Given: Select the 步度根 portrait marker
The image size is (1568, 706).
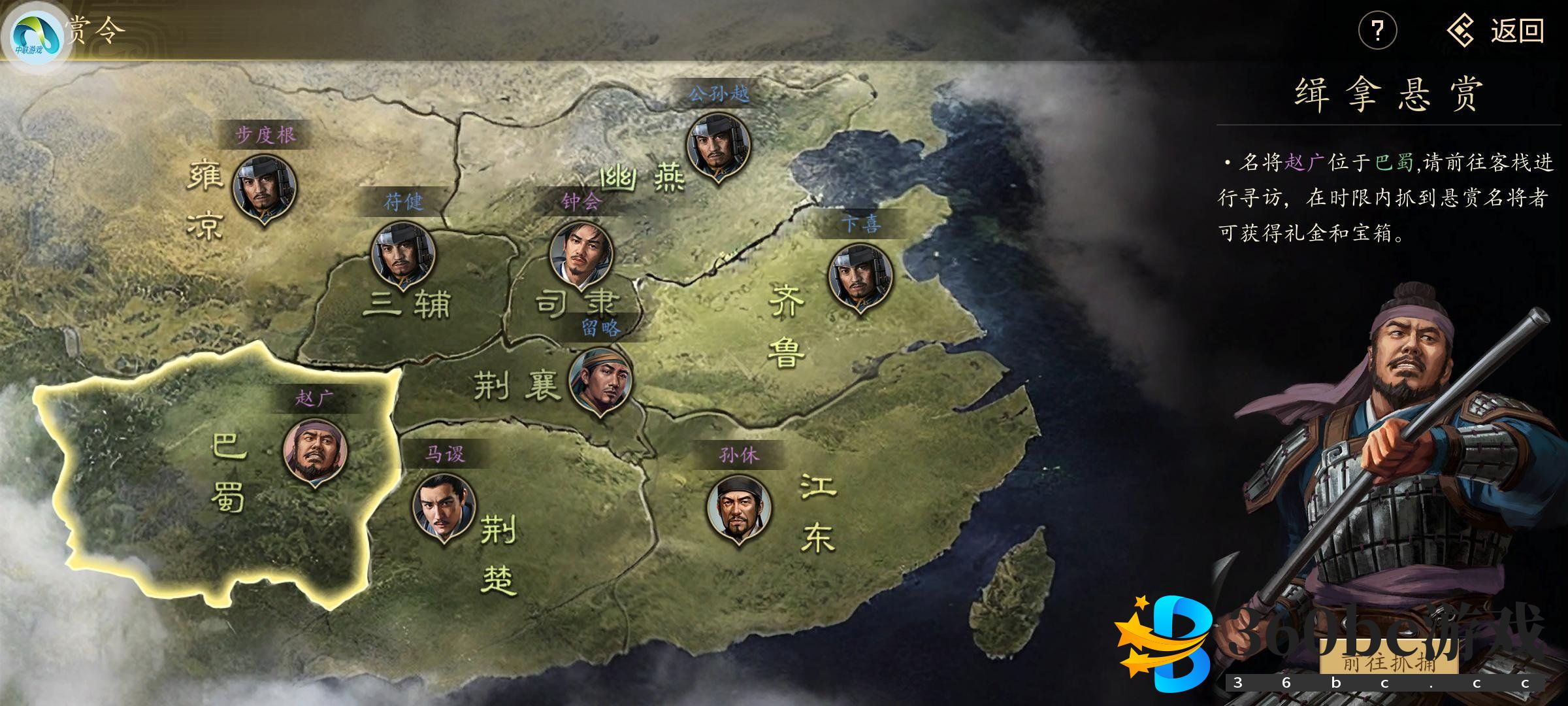Looking at the screenshot, I should 265,187.
